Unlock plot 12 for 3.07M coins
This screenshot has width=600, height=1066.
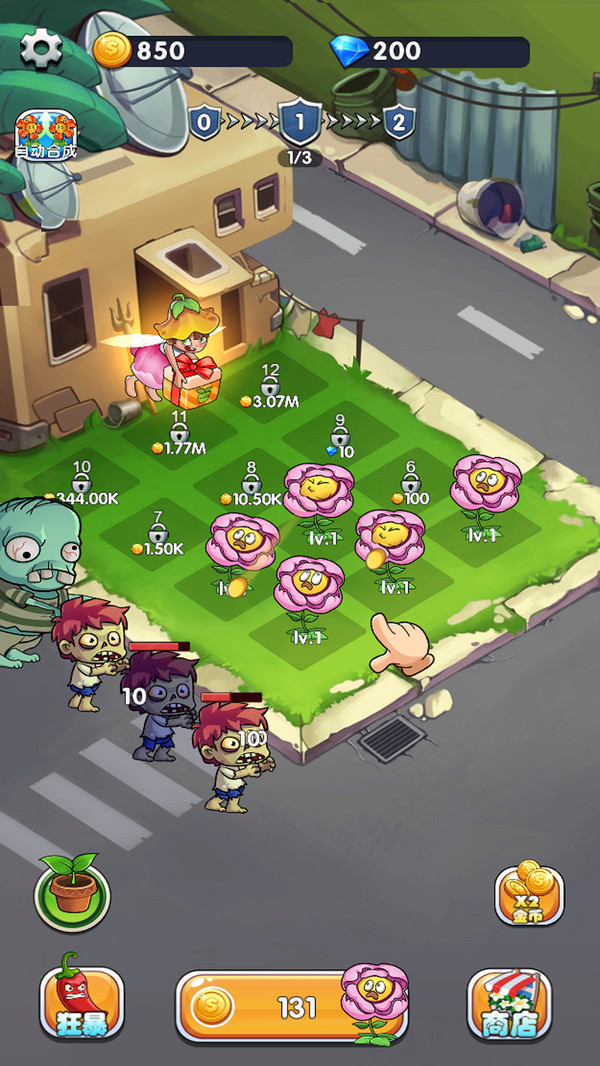(x=270, y=388)
